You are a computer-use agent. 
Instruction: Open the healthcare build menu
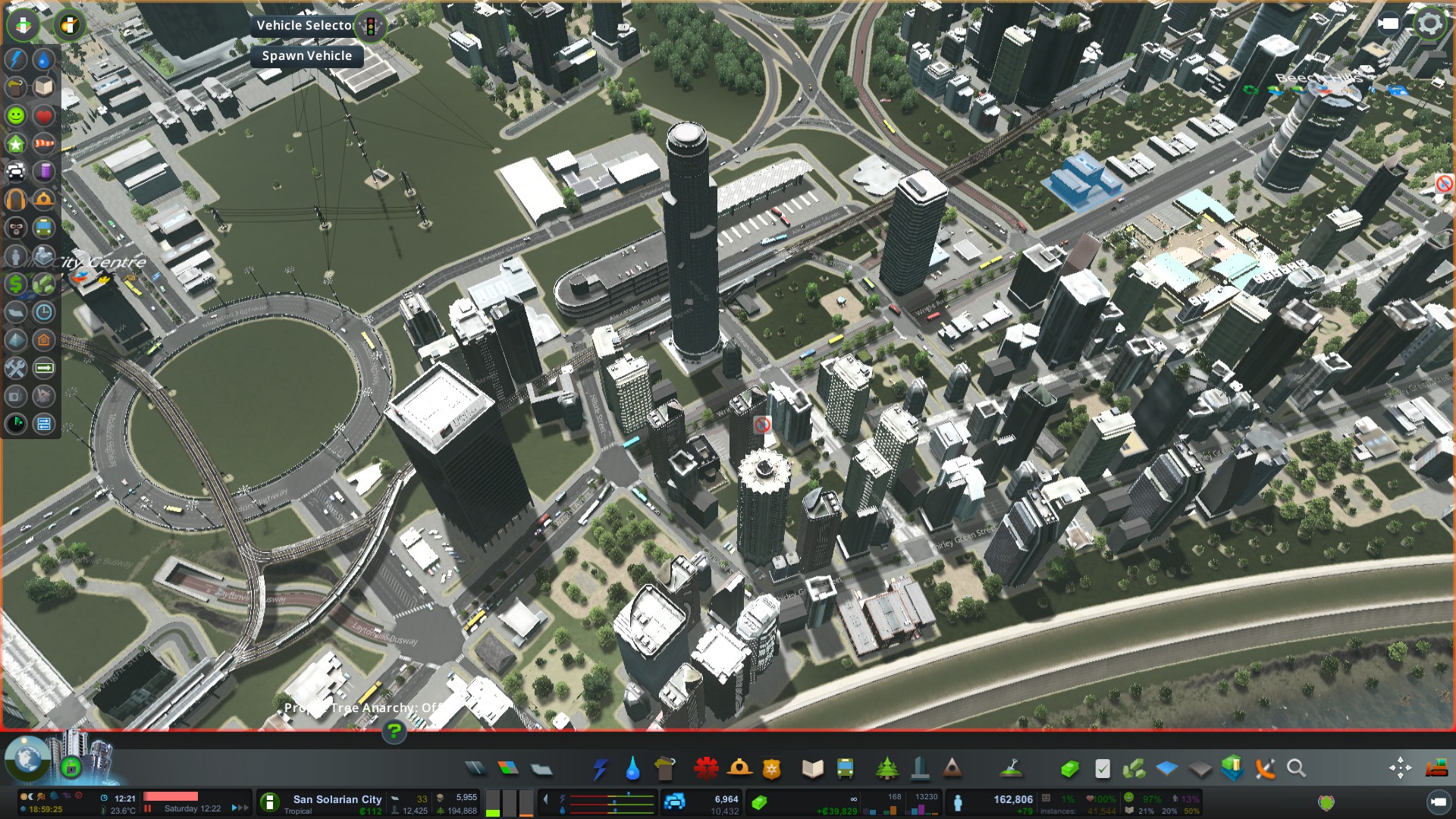tap(706, 769)
